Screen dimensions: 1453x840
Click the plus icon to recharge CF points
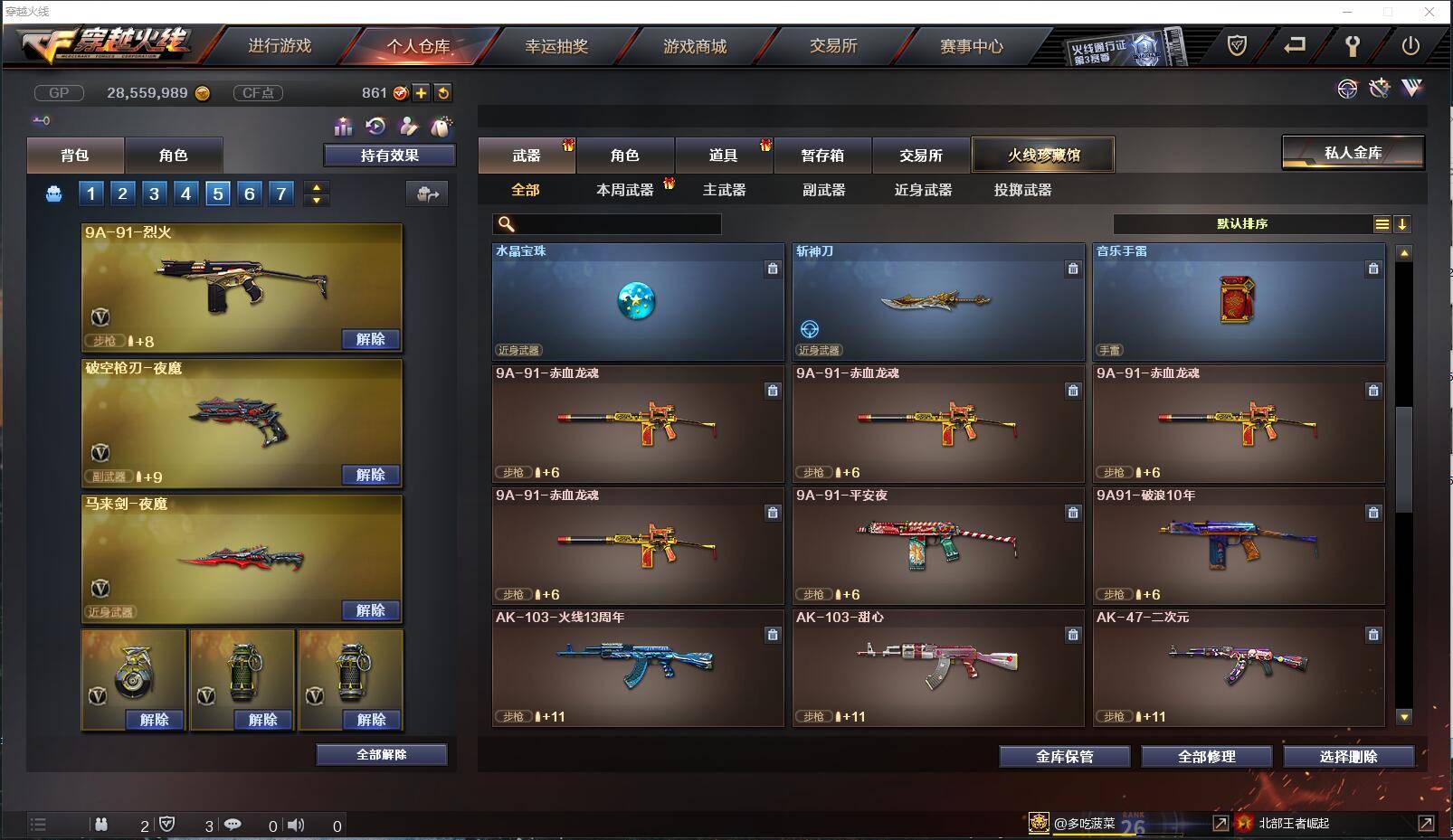click(420, 92)
